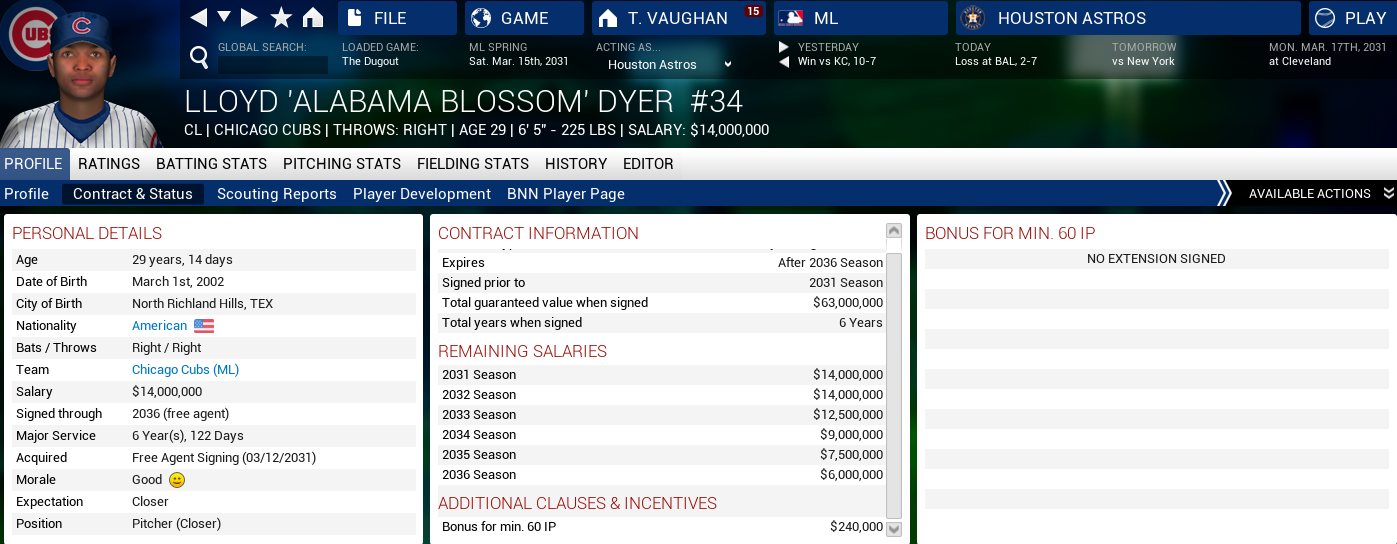Show the HISTORY tab
The height and width of the screenshot is (544, 1397).
(x=576, y=164)
